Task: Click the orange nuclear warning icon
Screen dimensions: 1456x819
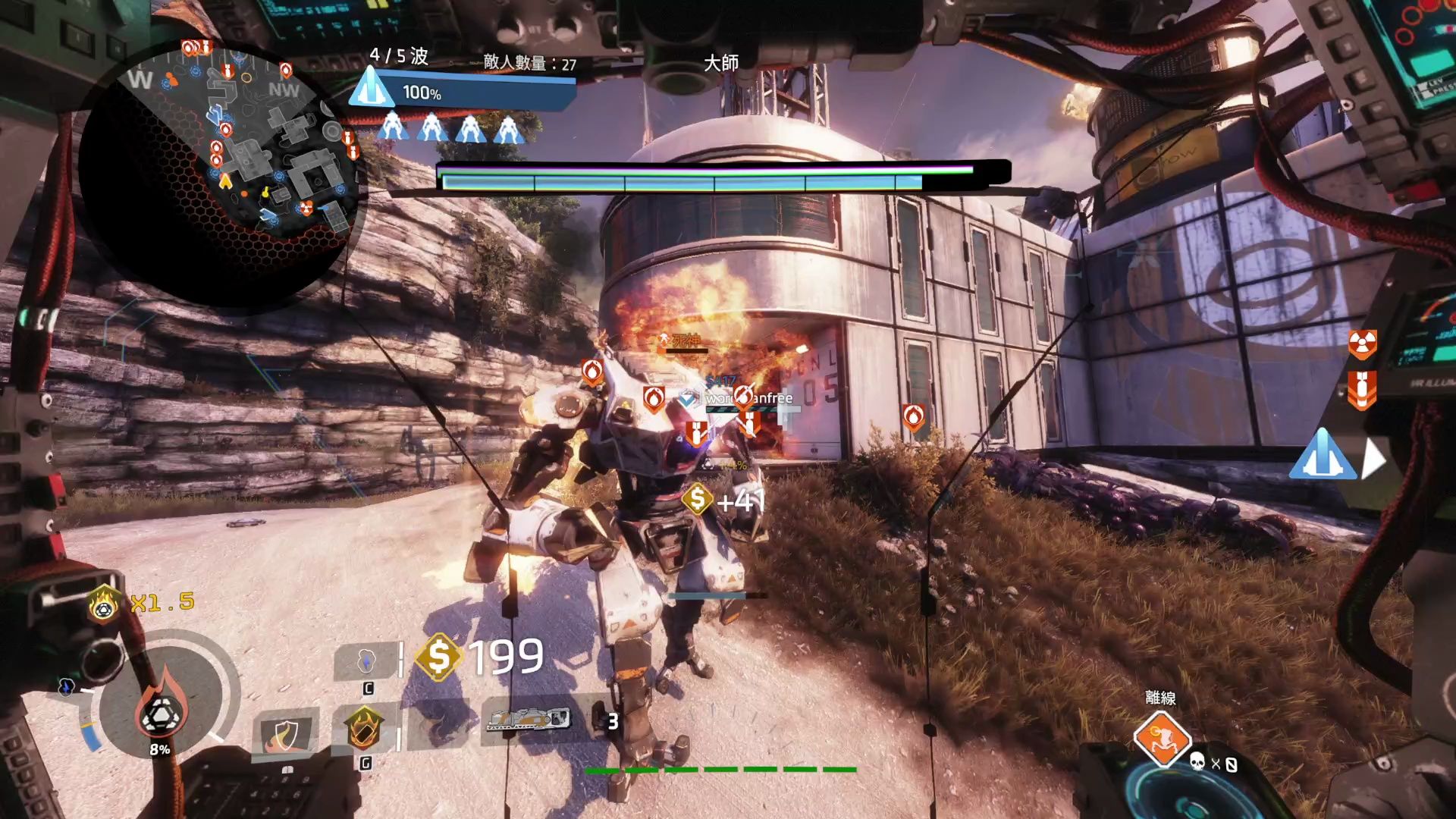Action: pyautogui.click(x=1362, y=344)
